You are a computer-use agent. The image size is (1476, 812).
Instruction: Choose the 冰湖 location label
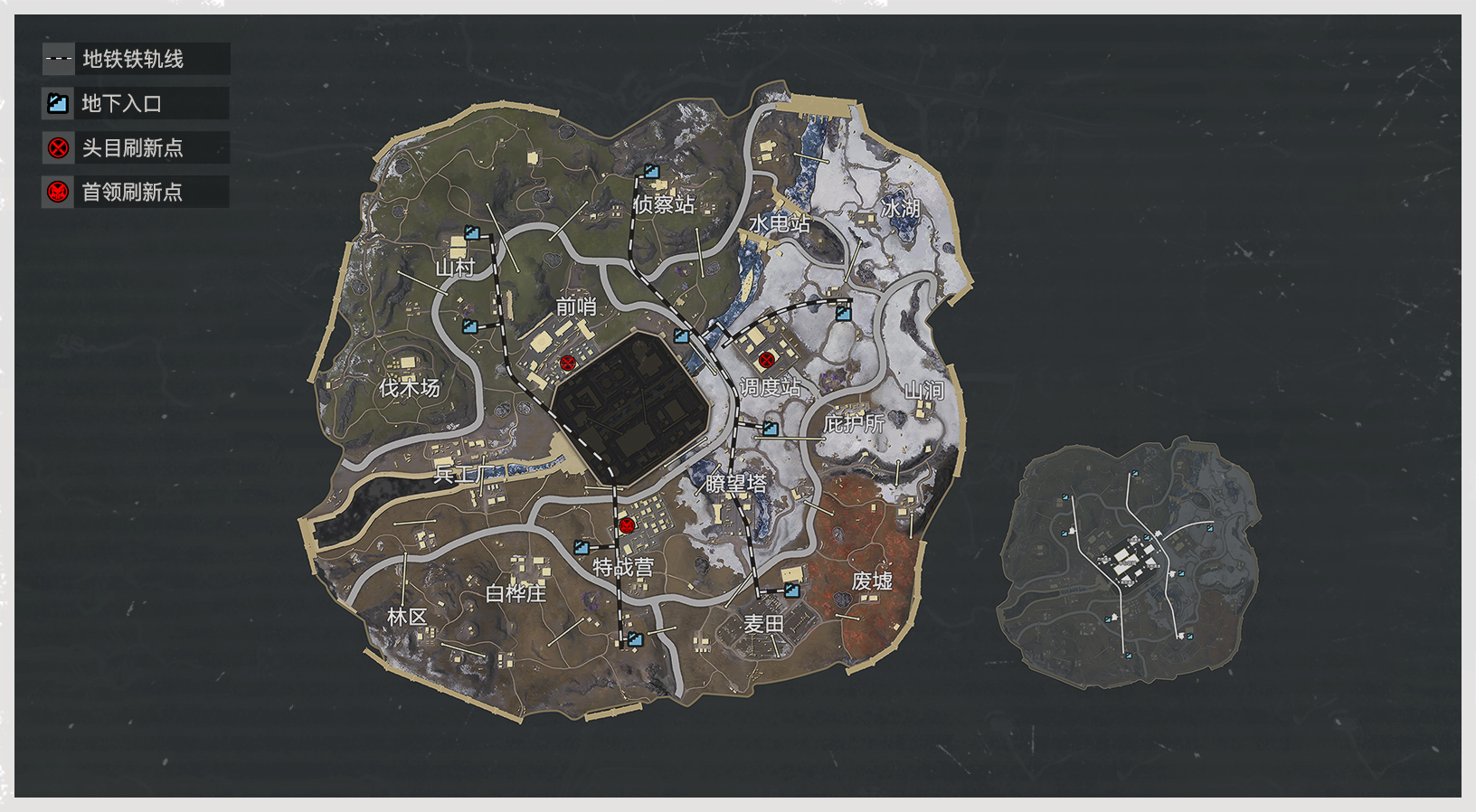[901, 209]
